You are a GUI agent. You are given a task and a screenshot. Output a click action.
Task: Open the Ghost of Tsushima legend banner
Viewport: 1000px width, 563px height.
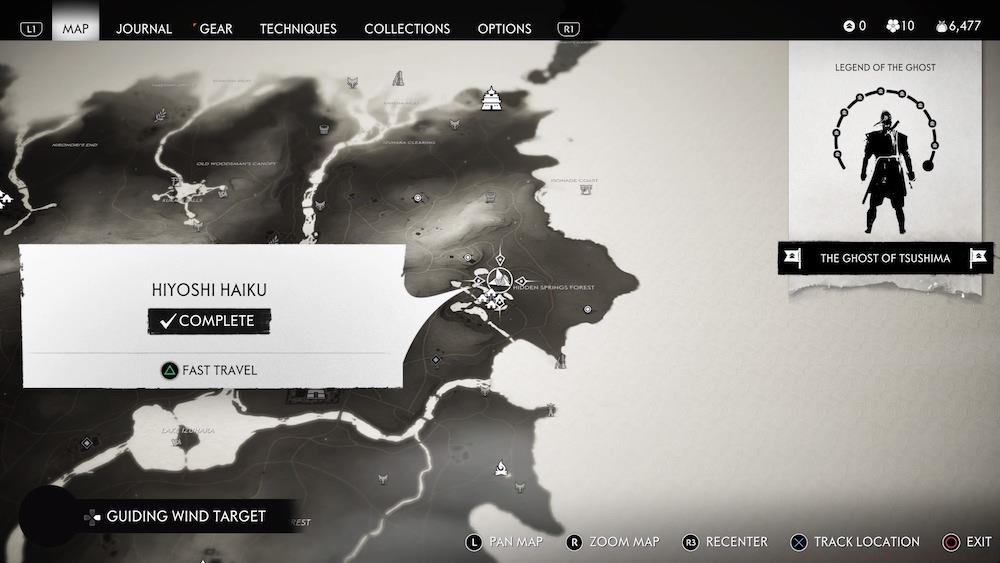click(885, 258)
